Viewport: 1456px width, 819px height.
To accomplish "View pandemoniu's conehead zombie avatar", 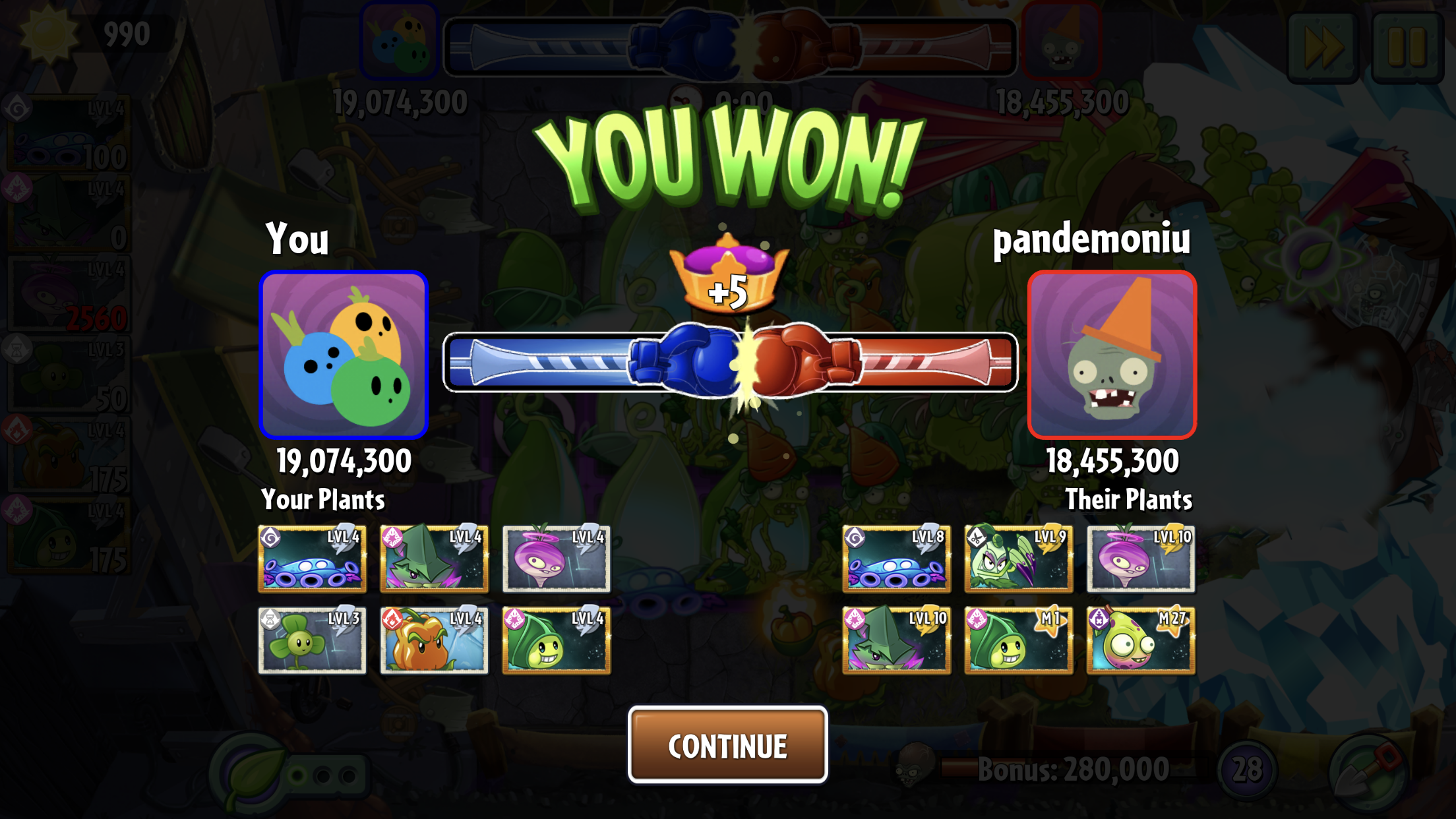I will (x=1112, y=355).
